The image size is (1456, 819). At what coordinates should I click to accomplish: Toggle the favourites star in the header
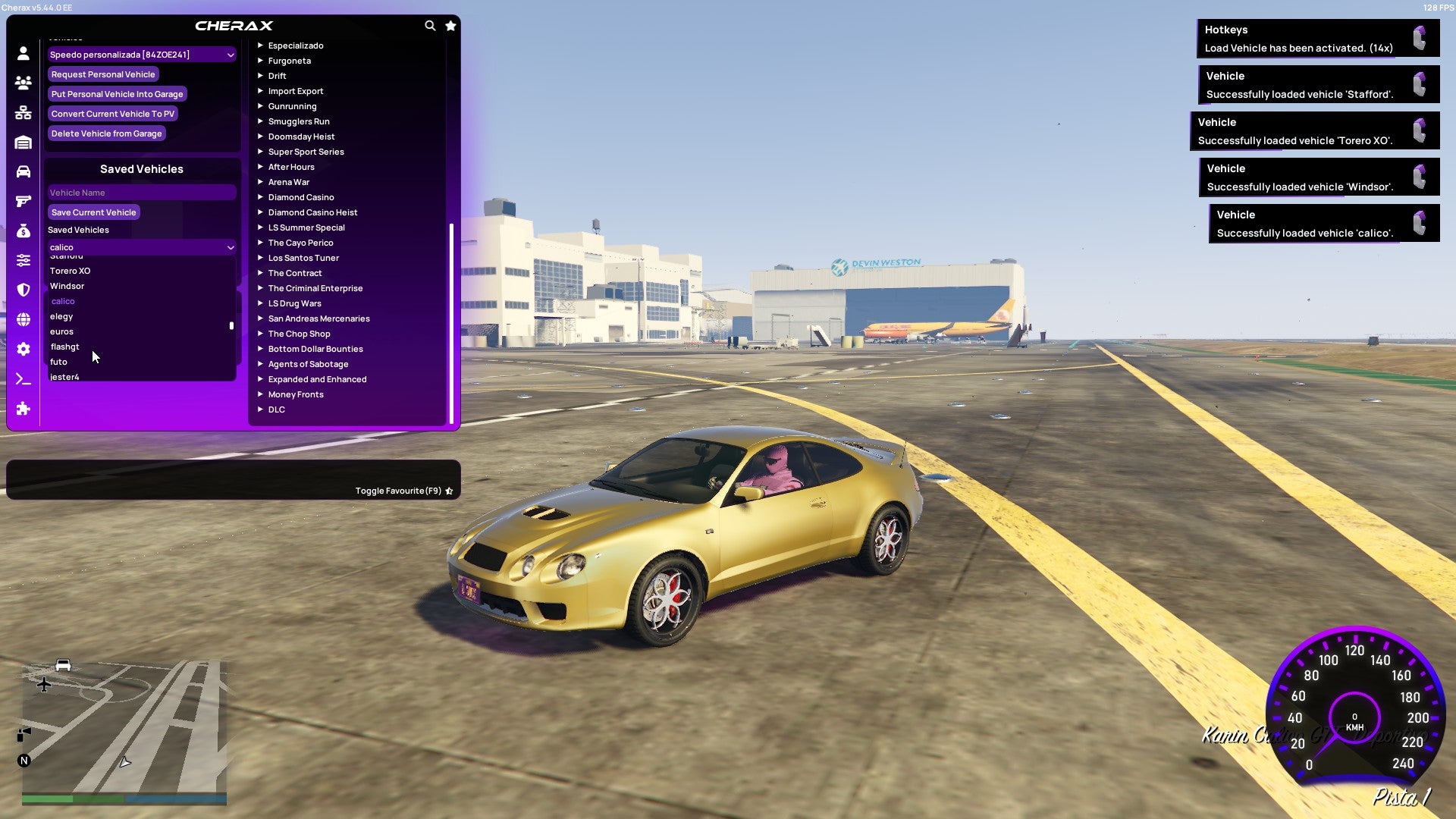(x=450, y=25)
